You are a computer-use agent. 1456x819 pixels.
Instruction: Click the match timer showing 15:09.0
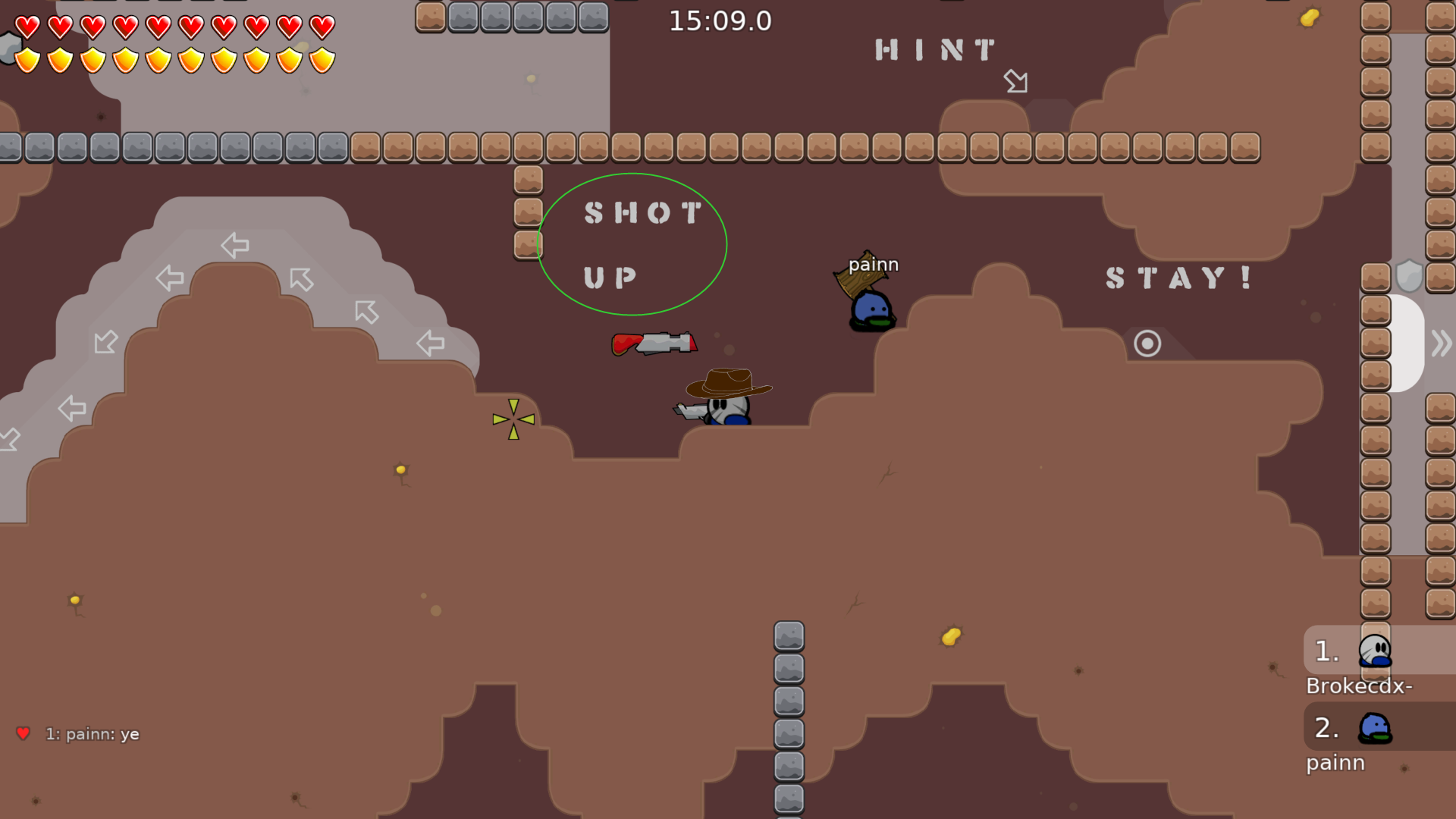[x=719, y=22]
